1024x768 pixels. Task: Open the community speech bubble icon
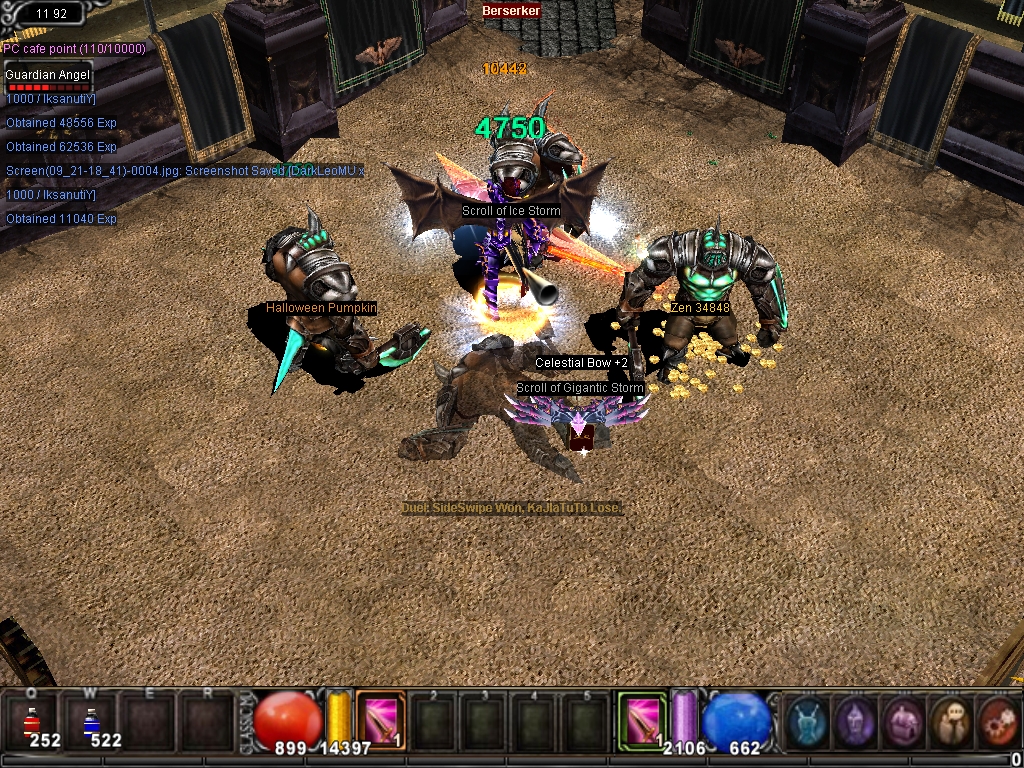click(950, 721)
